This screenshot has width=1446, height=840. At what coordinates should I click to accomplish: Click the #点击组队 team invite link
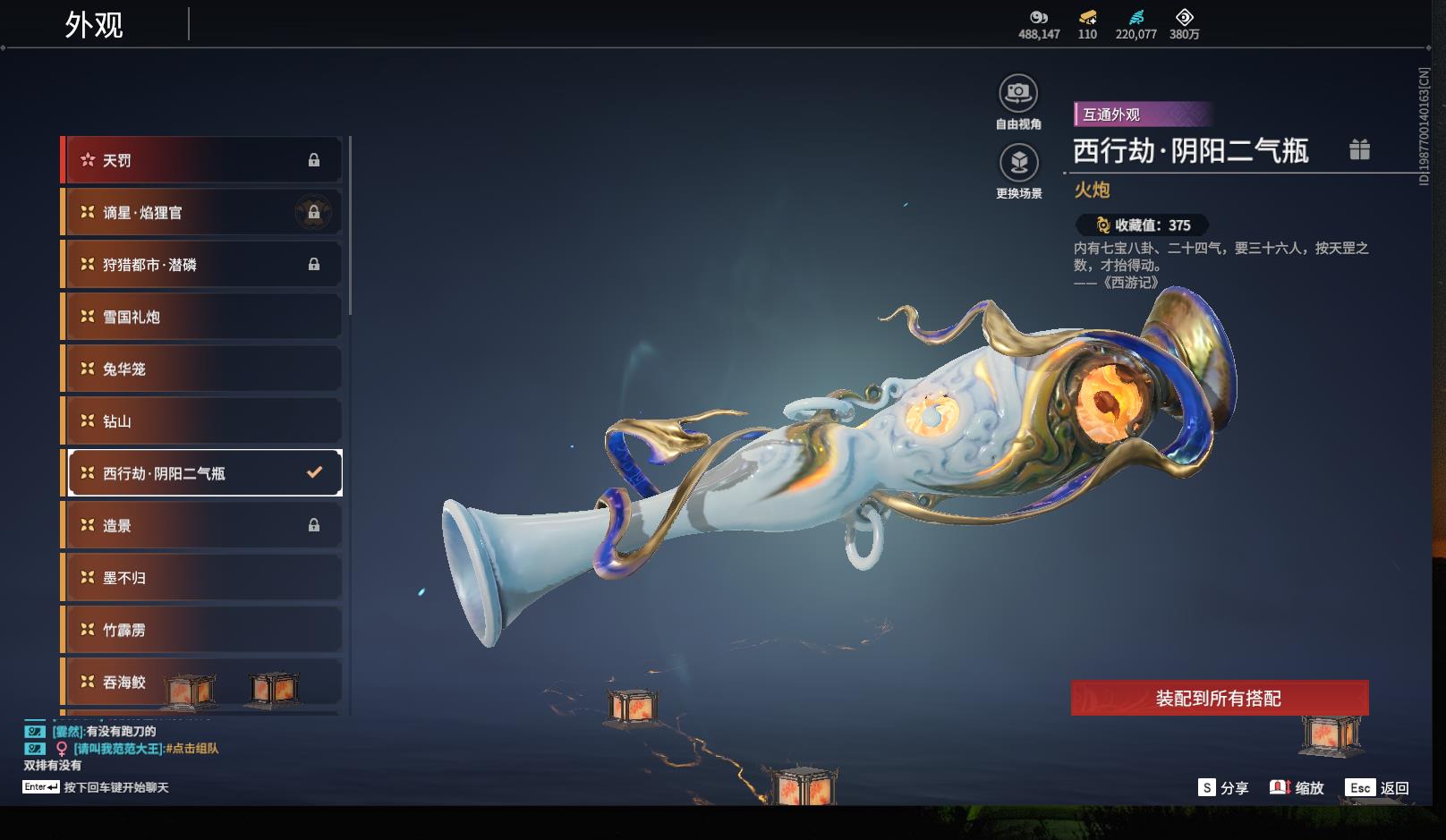[x=191, y=748]
